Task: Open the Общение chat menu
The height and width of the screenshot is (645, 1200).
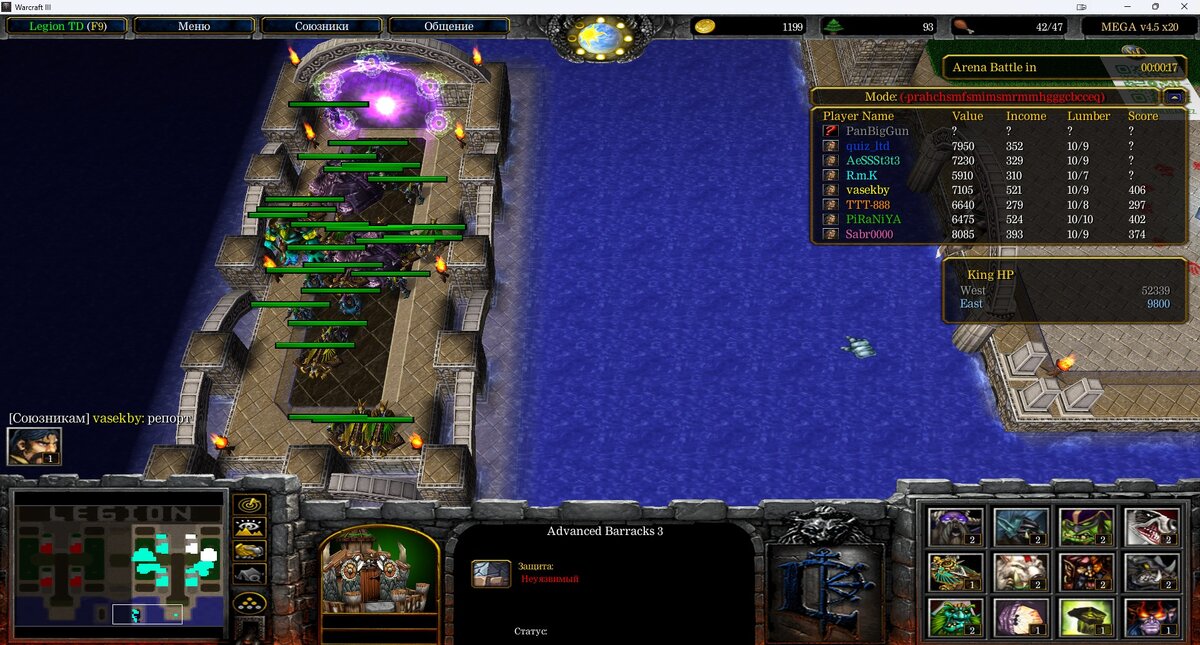Action: click(449, 27)
